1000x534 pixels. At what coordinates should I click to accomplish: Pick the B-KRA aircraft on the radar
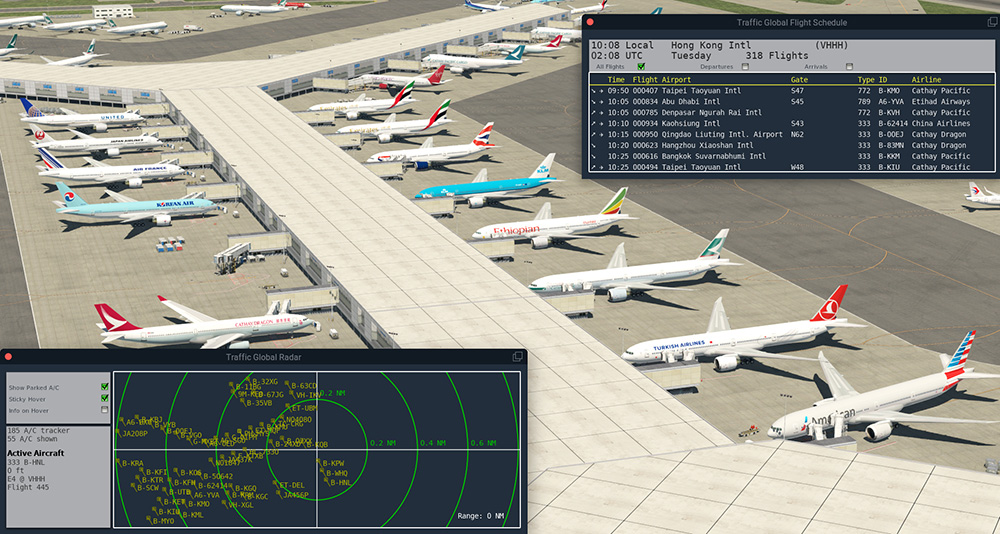coord(131,464)
